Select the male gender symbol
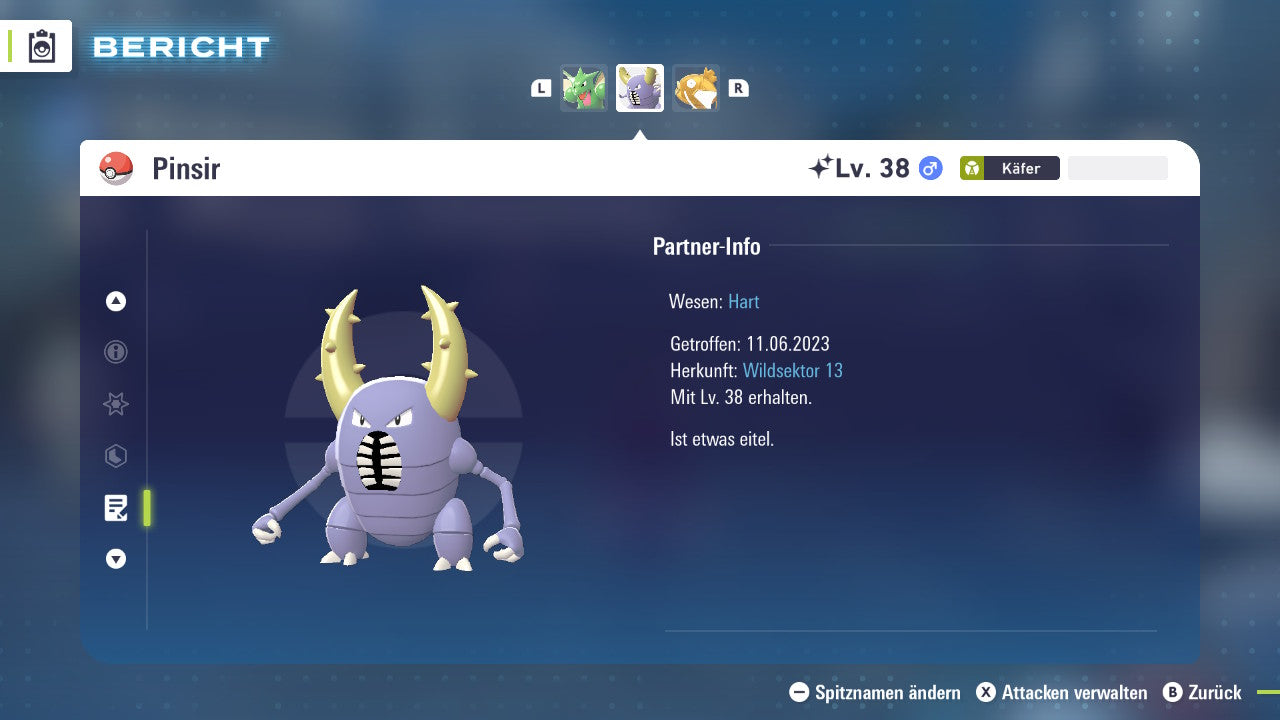The height and width of the screenshot is (720, 1280). (x=931, y=168)
